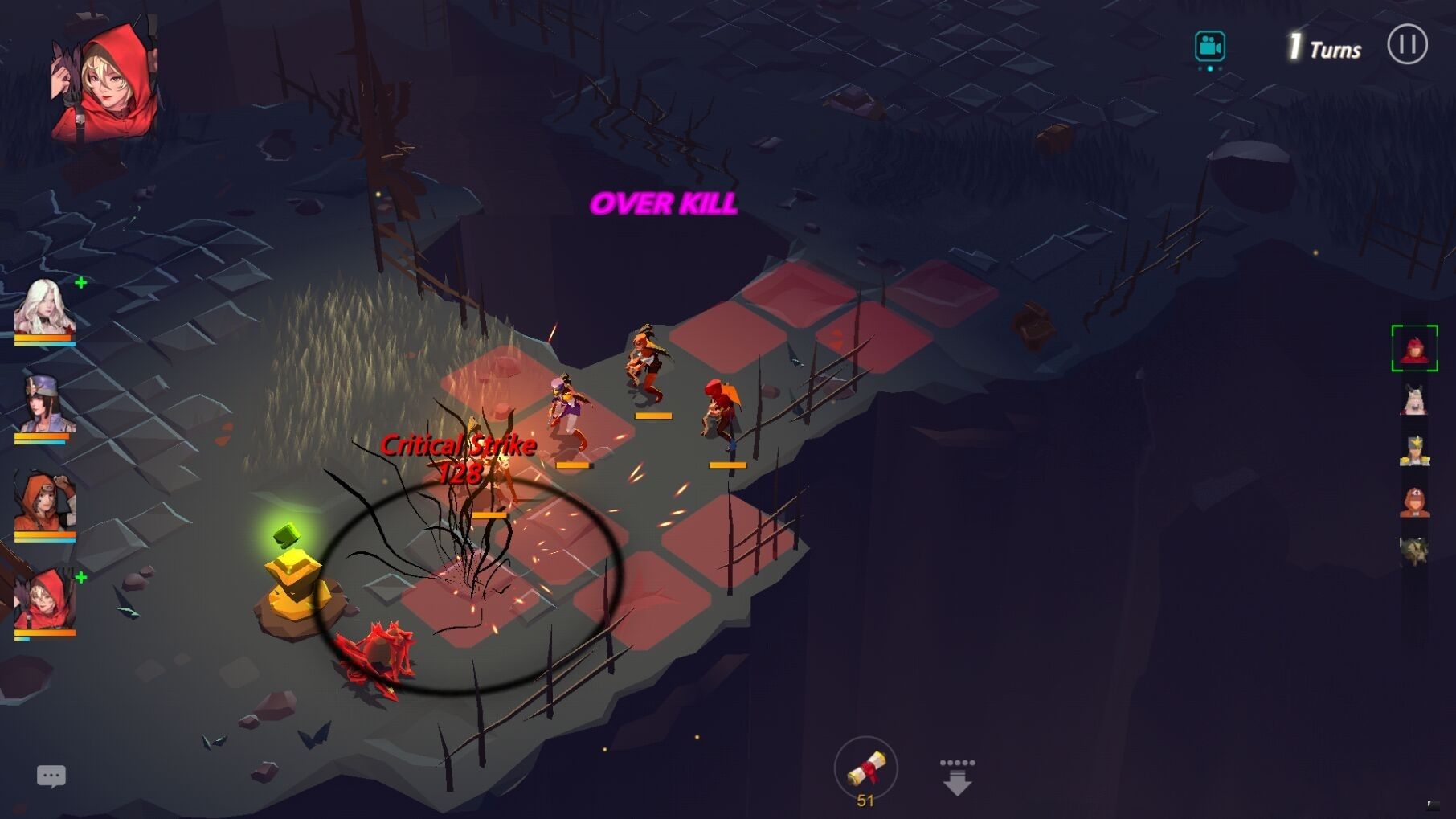This screenshot has width=1456, height=819.
Task: Click the greenish beast unit in turn order
Action: pyautogui.click(x=1414, y=551)
